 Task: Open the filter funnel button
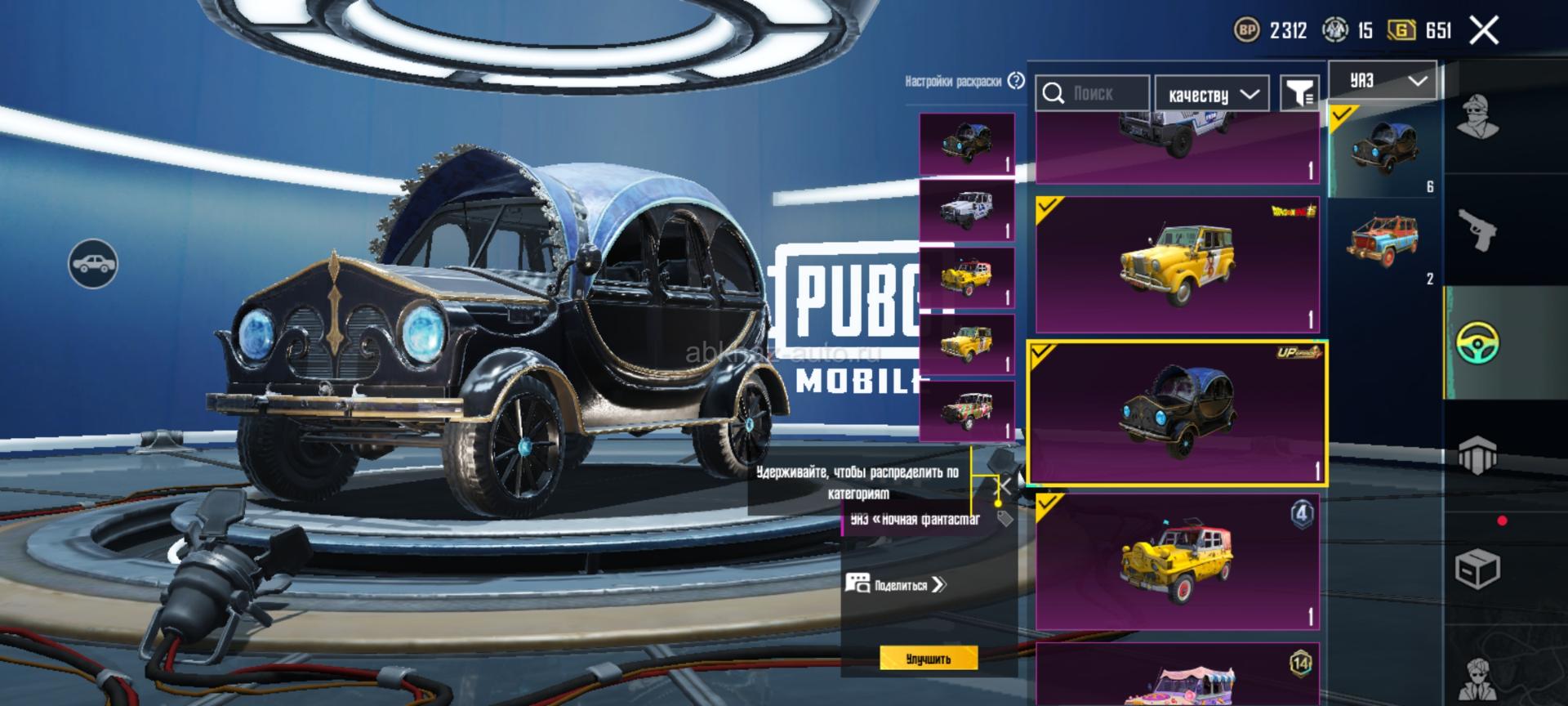coord(1299,94)
